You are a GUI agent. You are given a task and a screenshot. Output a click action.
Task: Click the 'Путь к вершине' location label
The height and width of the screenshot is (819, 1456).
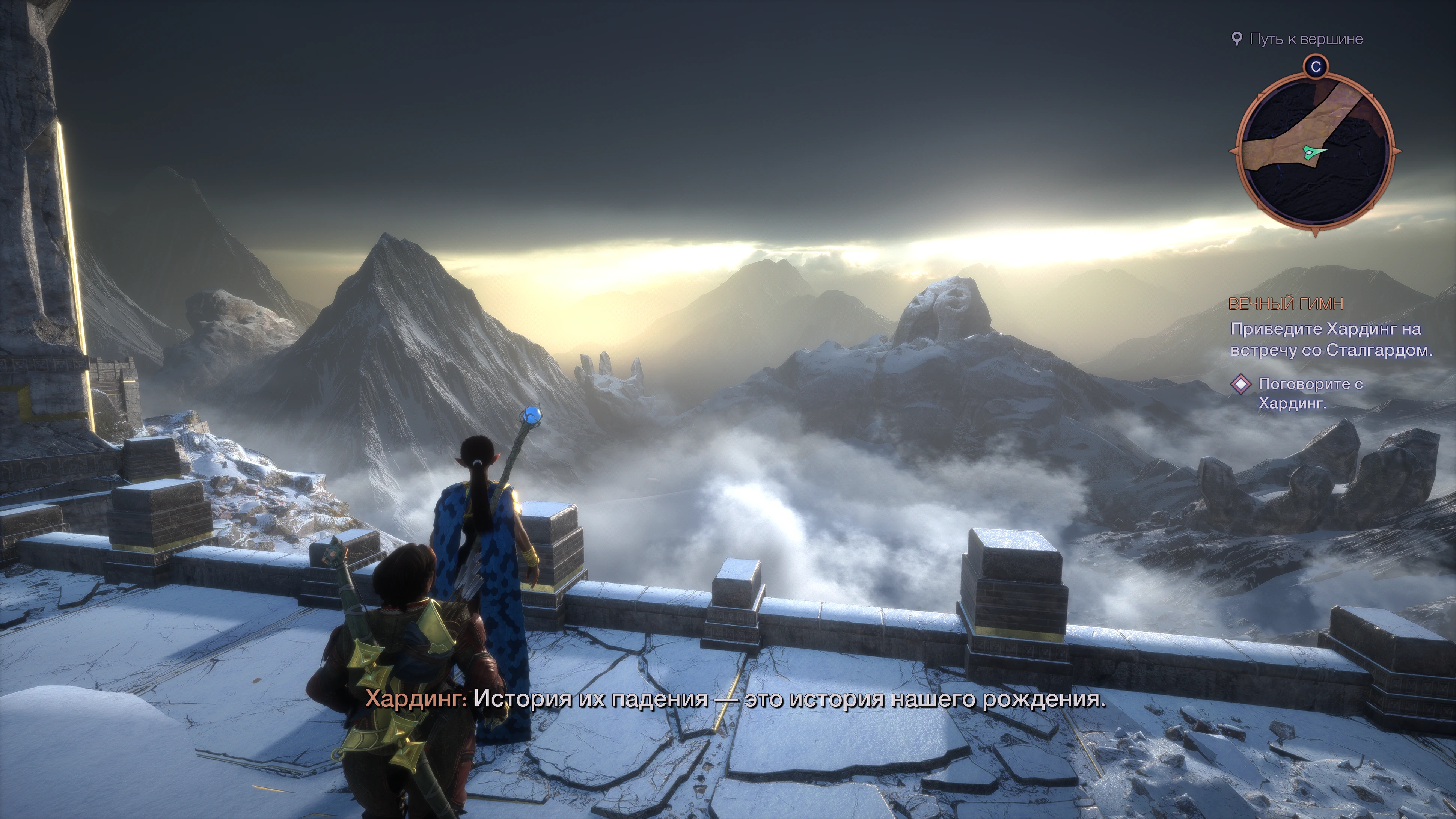tap(1306, 39)
